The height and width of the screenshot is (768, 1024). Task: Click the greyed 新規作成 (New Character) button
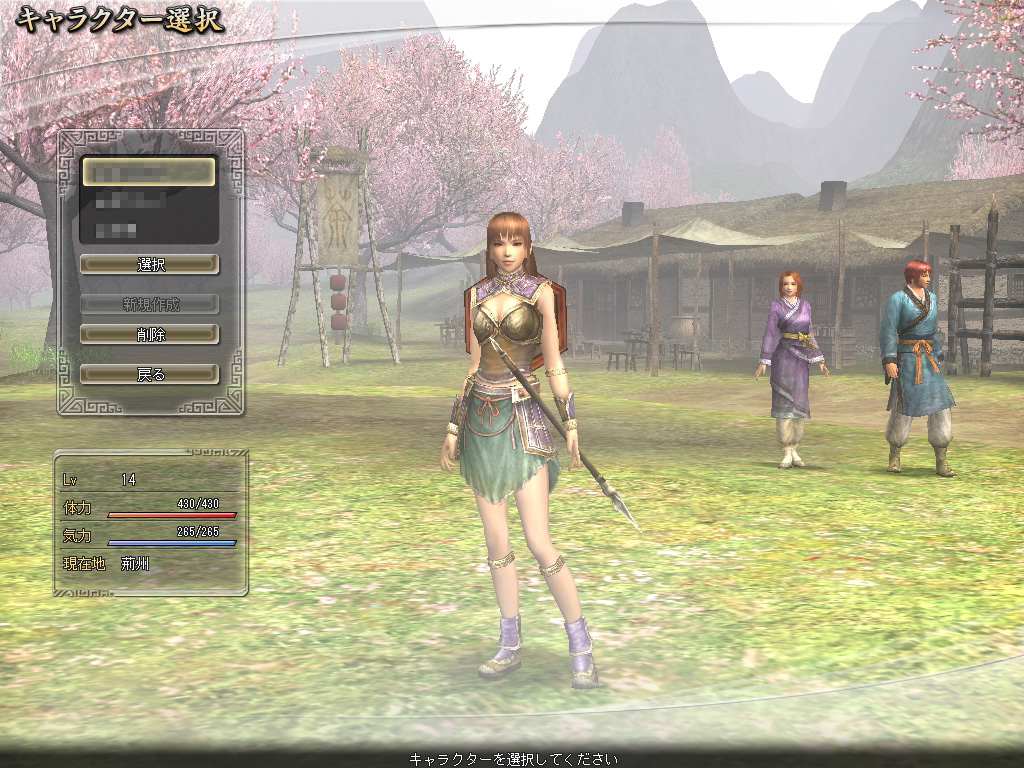(149, 304)
